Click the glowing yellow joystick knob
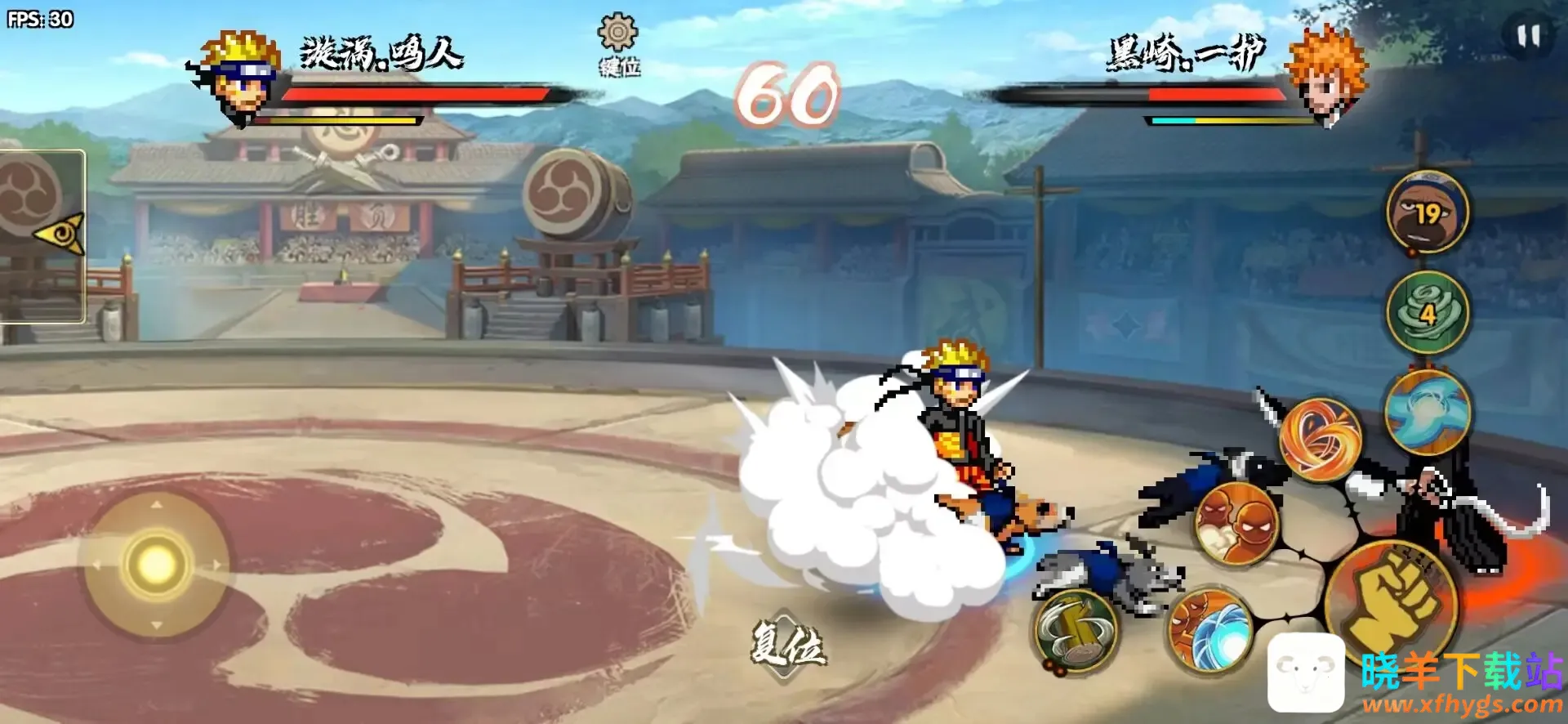 tap(156, 563)
